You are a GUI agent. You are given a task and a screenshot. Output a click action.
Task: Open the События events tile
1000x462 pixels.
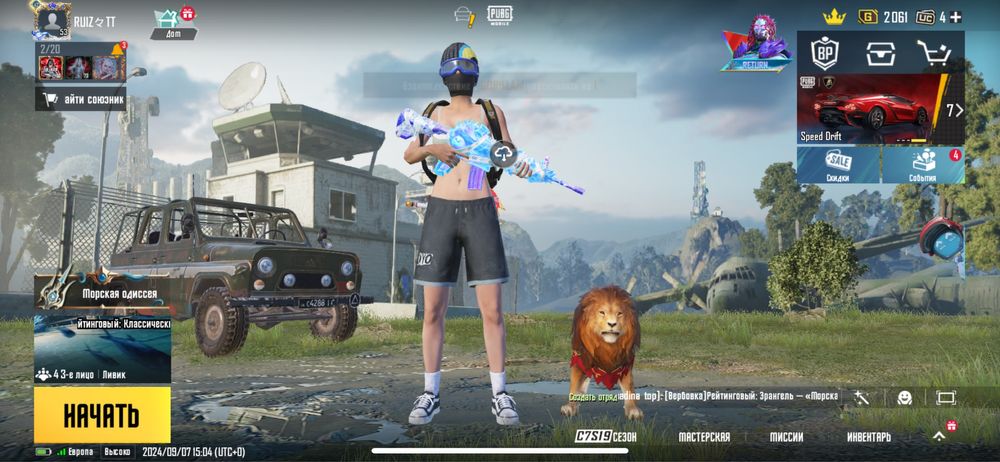pyautogui.click(x=923, y=165)
